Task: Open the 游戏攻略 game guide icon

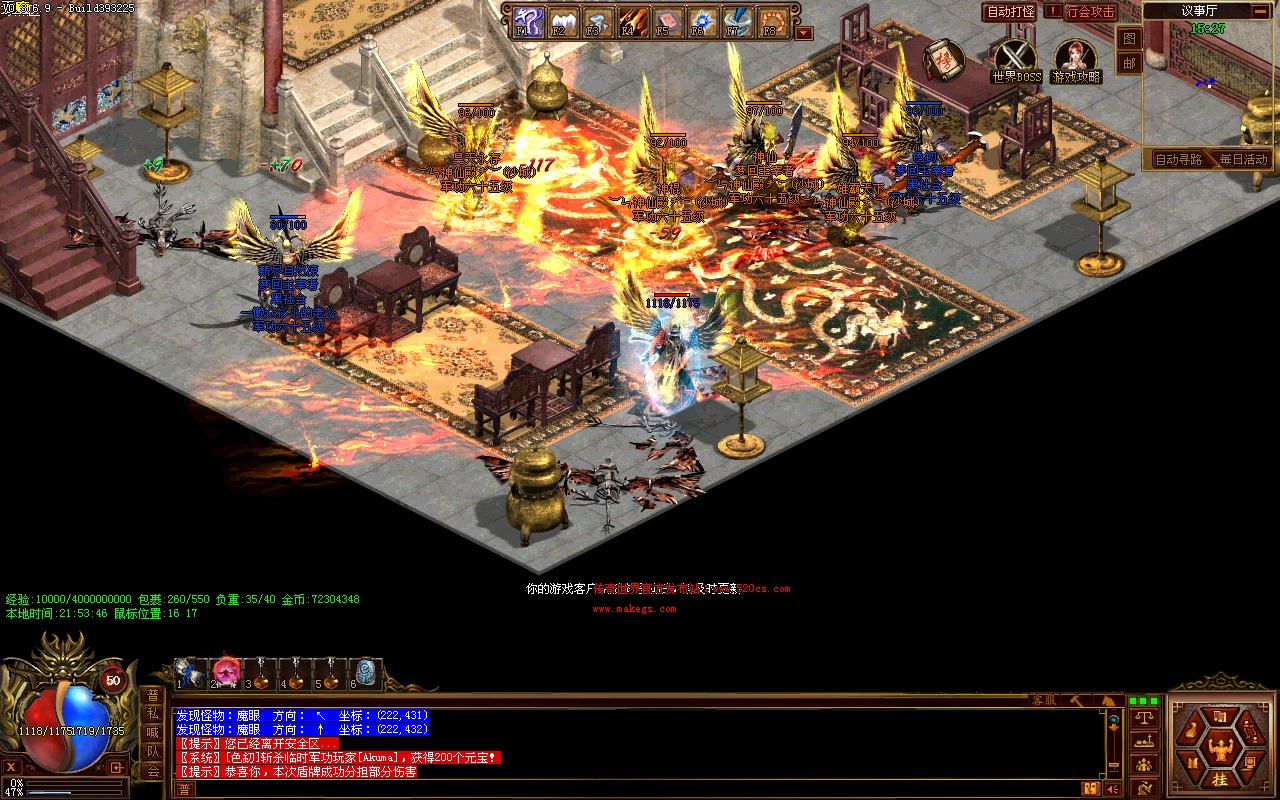Action: pos(1075,57)
